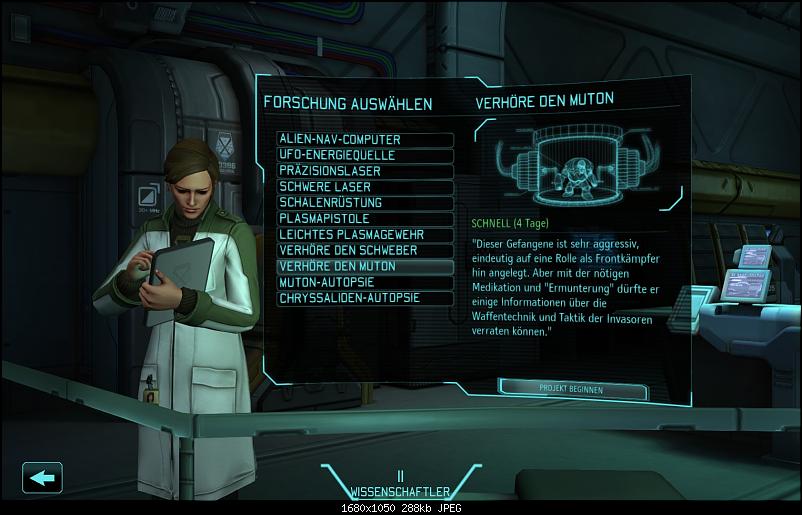The height and width of the screenshot is (515, 802).
Task: Choose UFO-Energiequelle research project
Action: (365, 156)
